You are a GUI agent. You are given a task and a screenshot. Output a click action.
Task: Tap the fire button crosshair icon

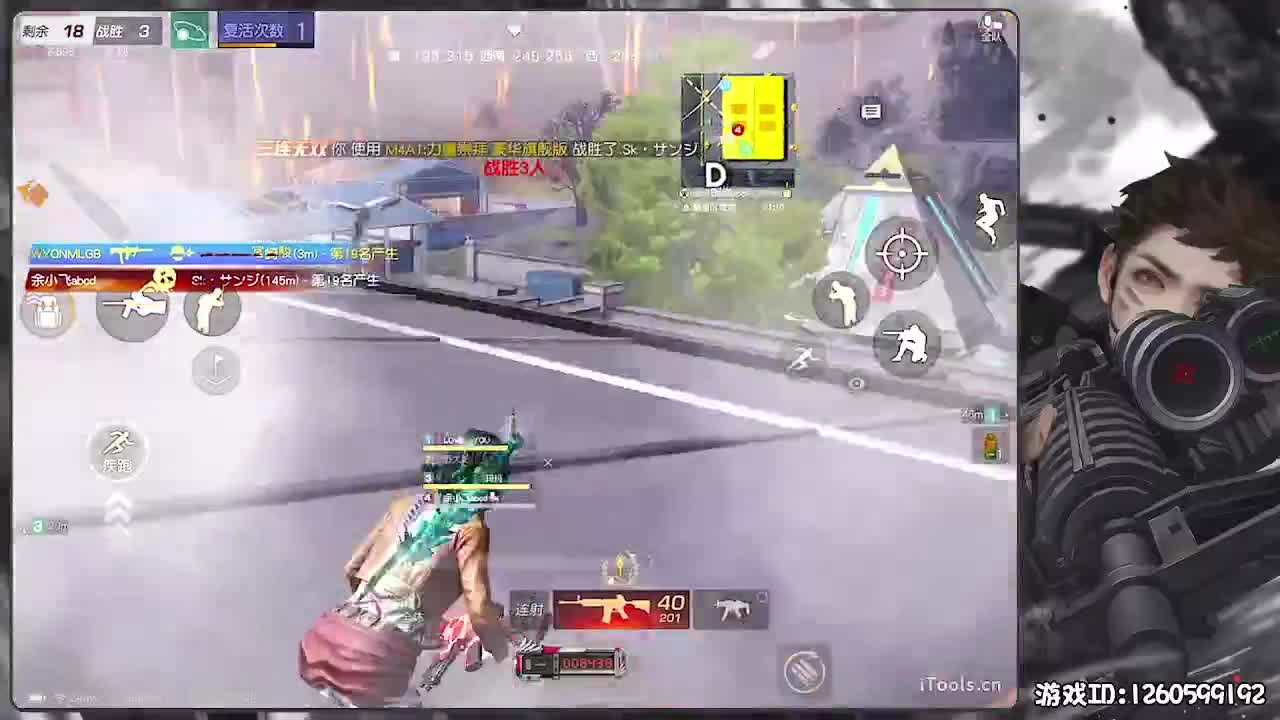pos(903,253)
